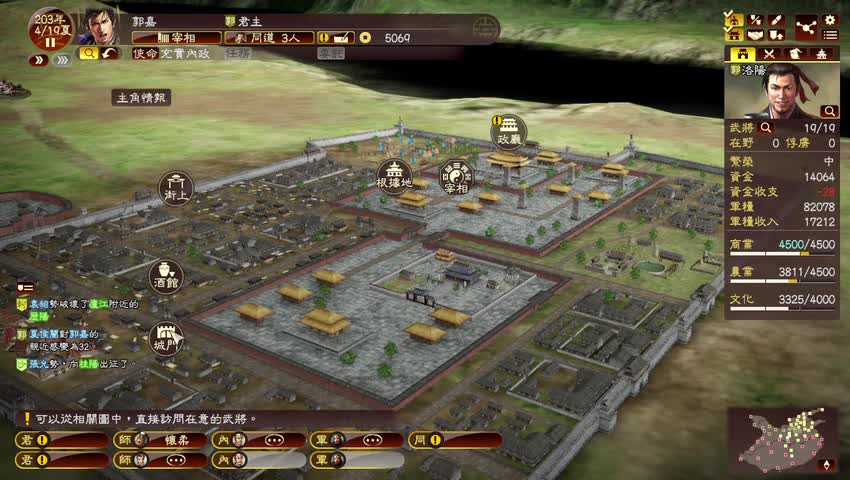Click the yellow magnifier under the portrait
Image resolution: width=850 pixels, height=480 pixels.
[x=88, y=53]
